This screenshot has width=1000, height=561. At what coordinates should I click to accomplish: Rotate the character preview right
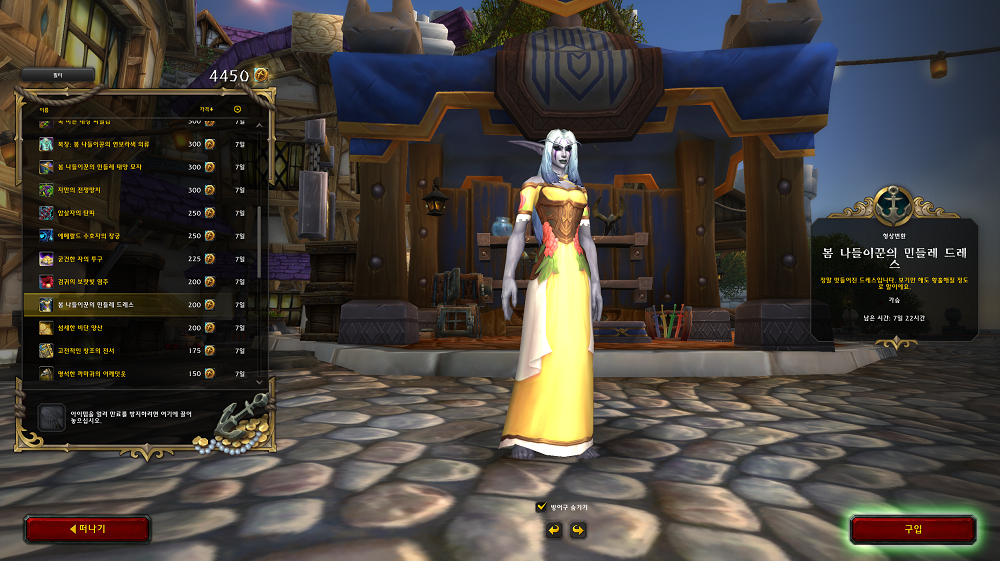click(578, 529)
